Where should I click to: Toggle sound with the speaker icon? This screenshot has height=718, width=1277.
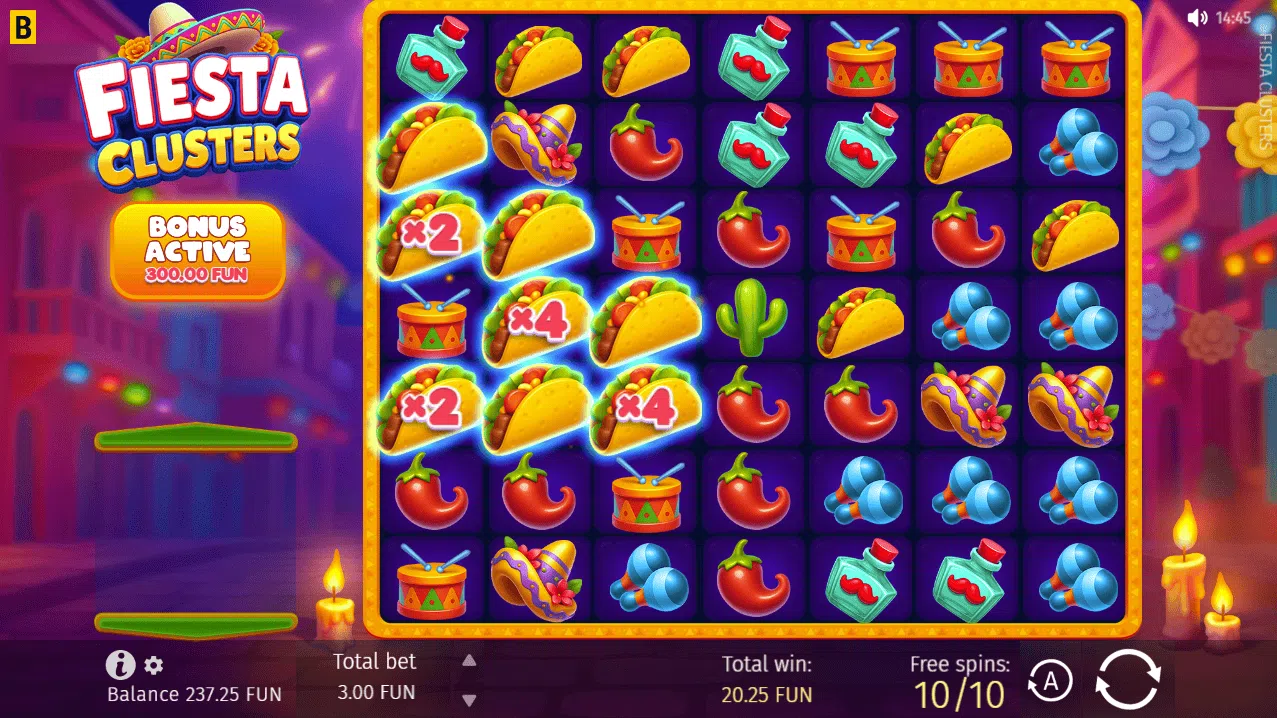click(x=1196, y=17)
